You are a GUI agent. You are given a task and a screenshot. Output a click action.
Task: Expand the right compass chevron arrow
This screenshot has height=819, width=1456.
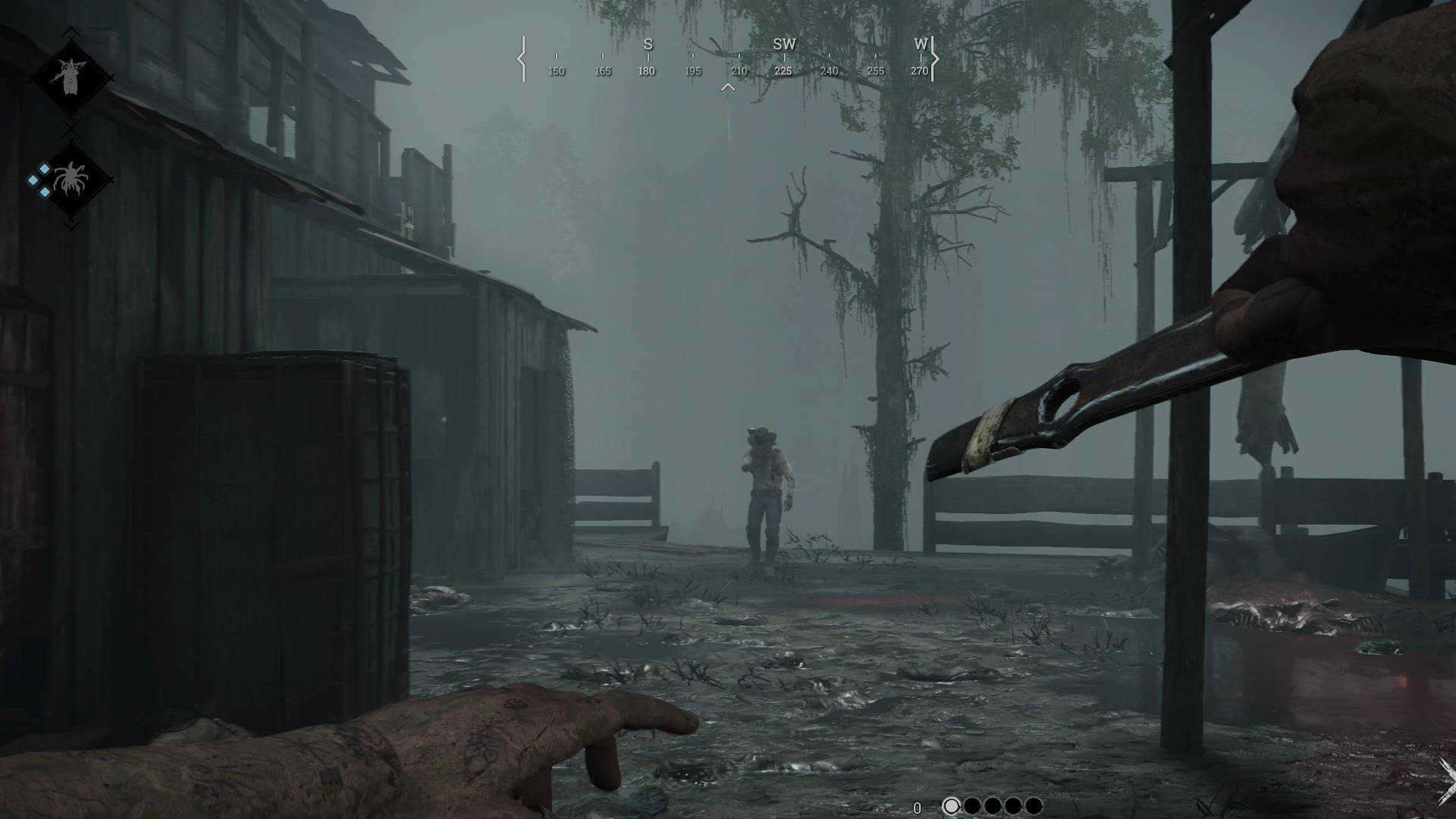[934, 57]
